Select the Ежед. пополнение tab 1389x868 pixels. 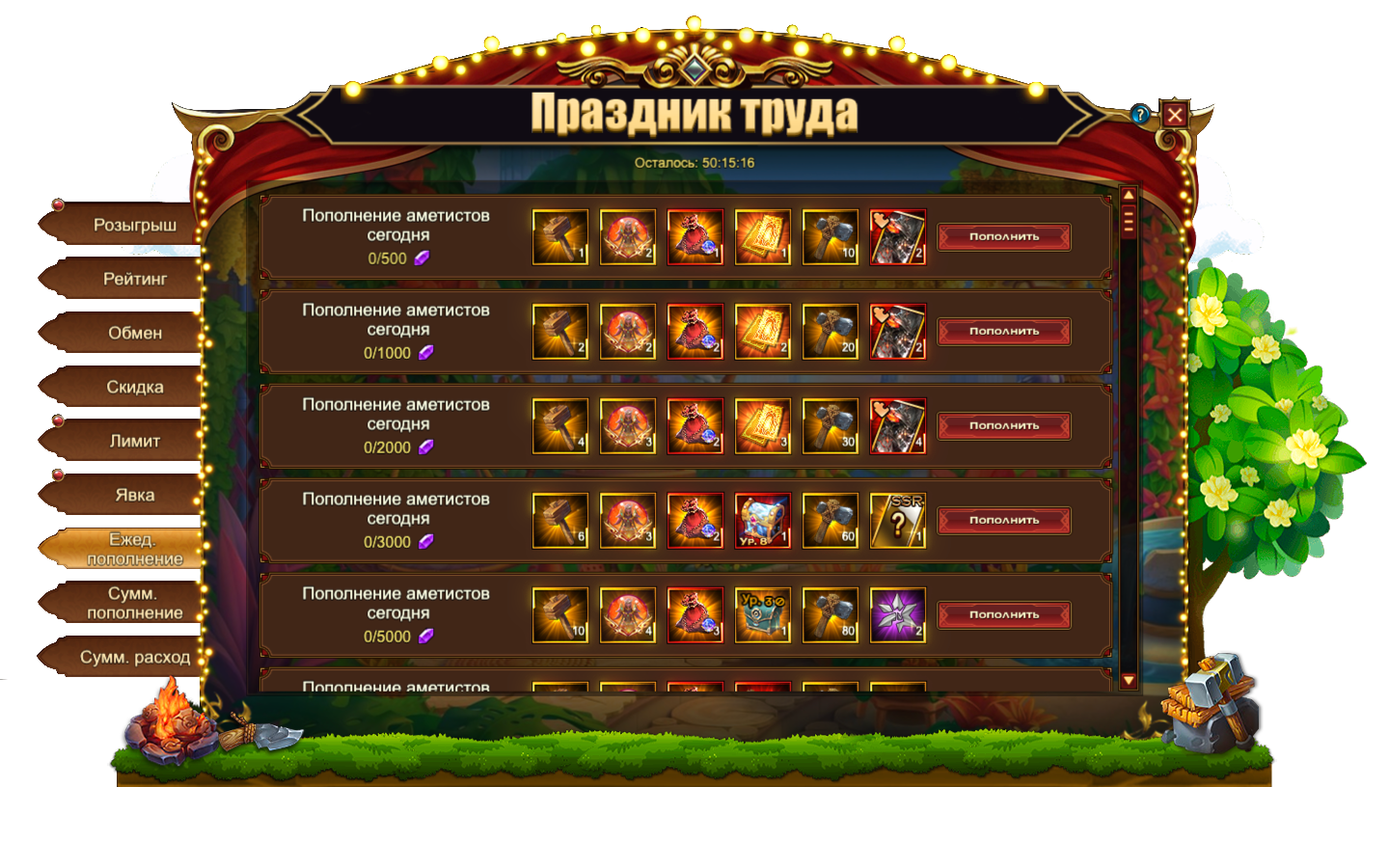(134, 550)
